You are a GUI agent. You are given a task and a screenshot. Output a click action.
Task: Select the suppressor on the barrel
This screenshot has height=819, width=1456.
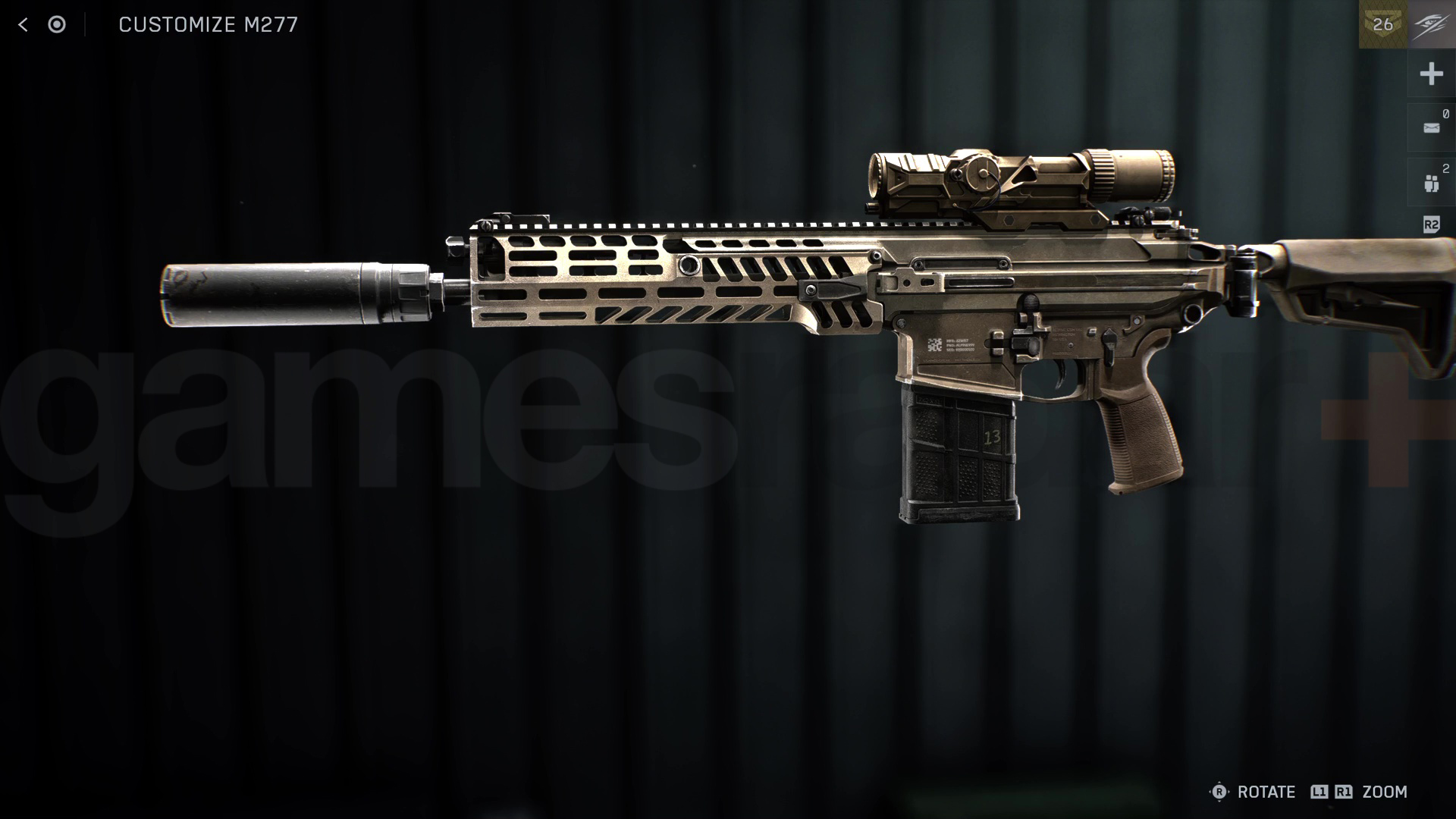[x=296, y=296]
